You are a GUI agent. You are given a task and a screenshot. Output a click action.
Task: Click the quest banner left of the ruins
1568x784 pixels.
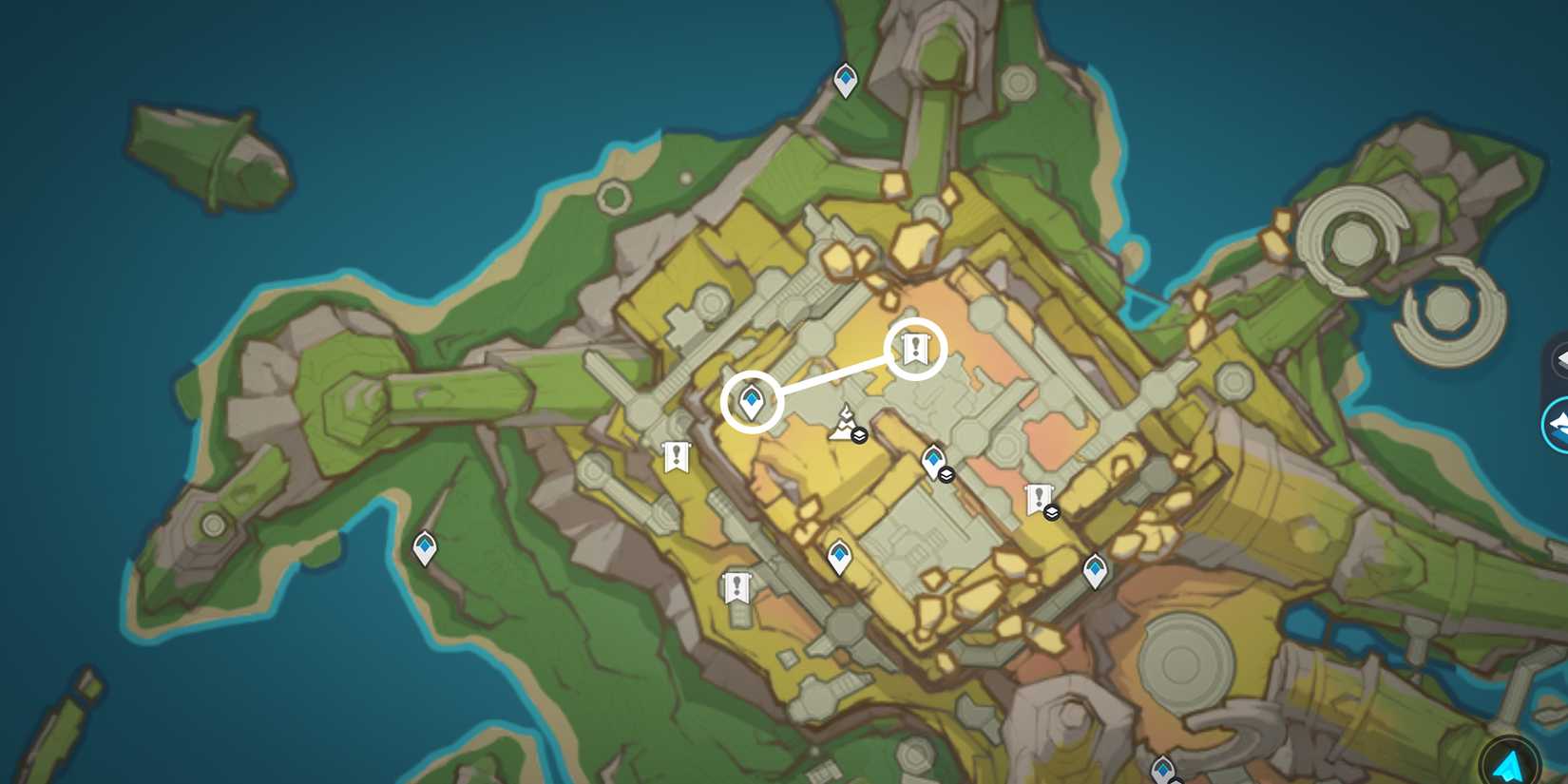click(675, 456)
